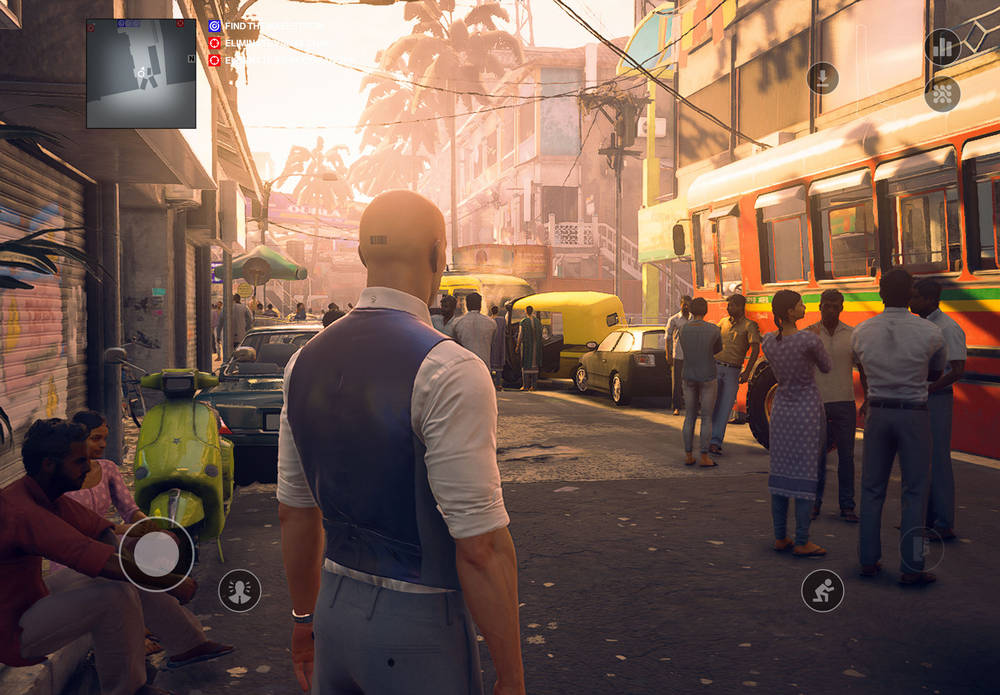Touch the virtual movement joystick
The width and height of the screenshot is (1000, 695).
[157, 554]
